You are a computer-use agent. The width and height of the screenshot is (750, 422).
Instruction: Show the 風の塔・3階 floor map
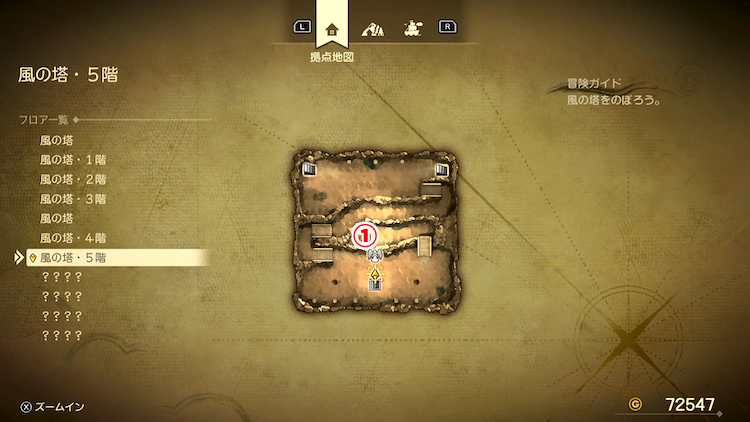(x=73, y=198)
